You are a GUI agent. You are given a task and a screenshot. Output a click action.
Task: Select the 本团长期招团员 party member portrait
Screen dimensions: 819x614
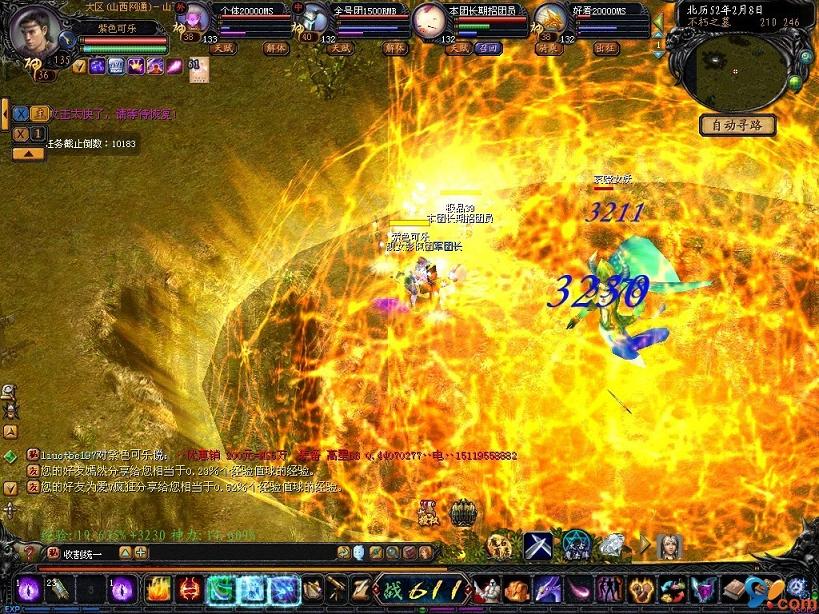pyautogui.click(x=430, y=18)
